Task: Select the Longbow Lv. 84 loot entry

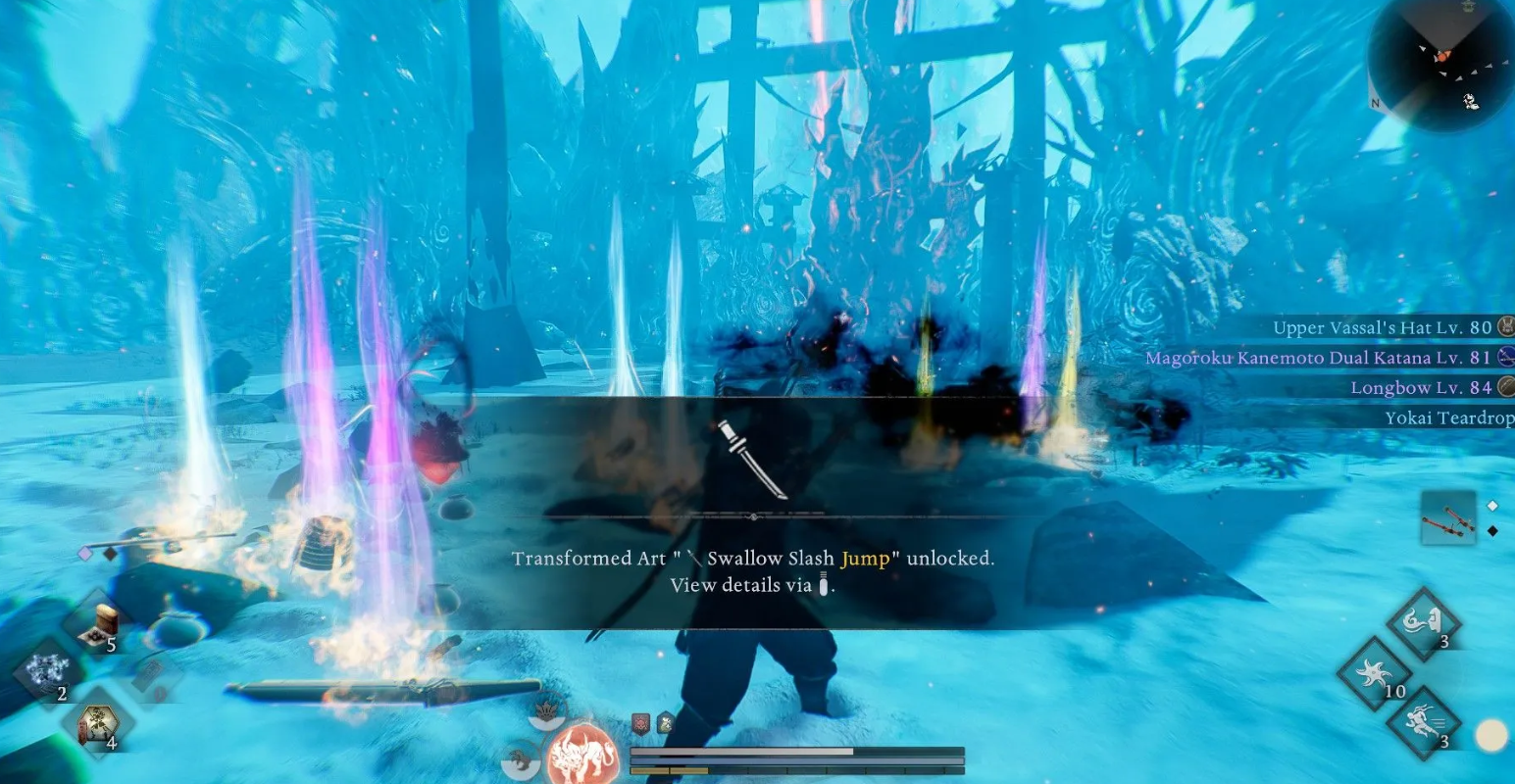Action: point(1421,388)
